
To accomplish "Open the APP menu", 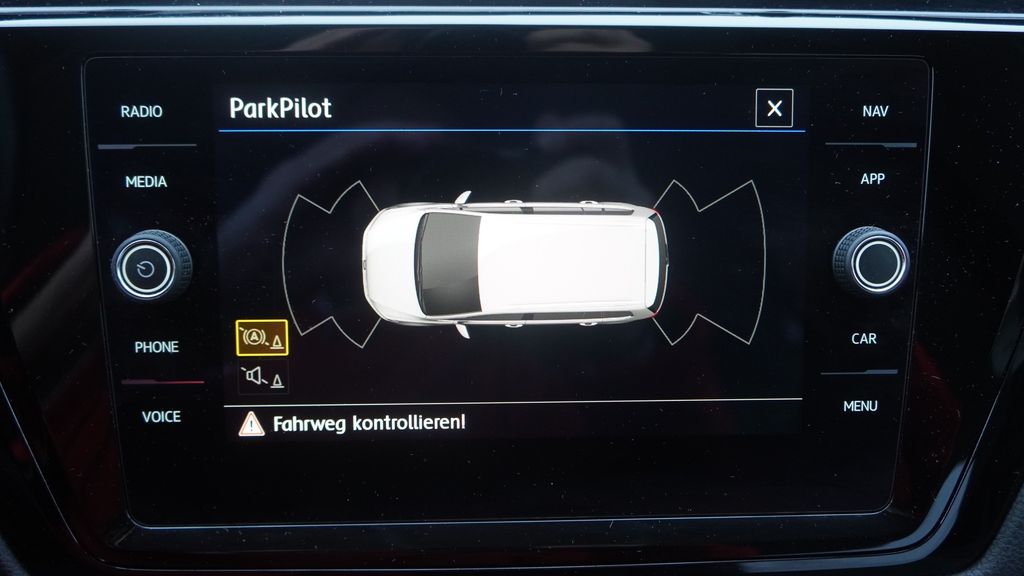I will click(x=872, y=179).
